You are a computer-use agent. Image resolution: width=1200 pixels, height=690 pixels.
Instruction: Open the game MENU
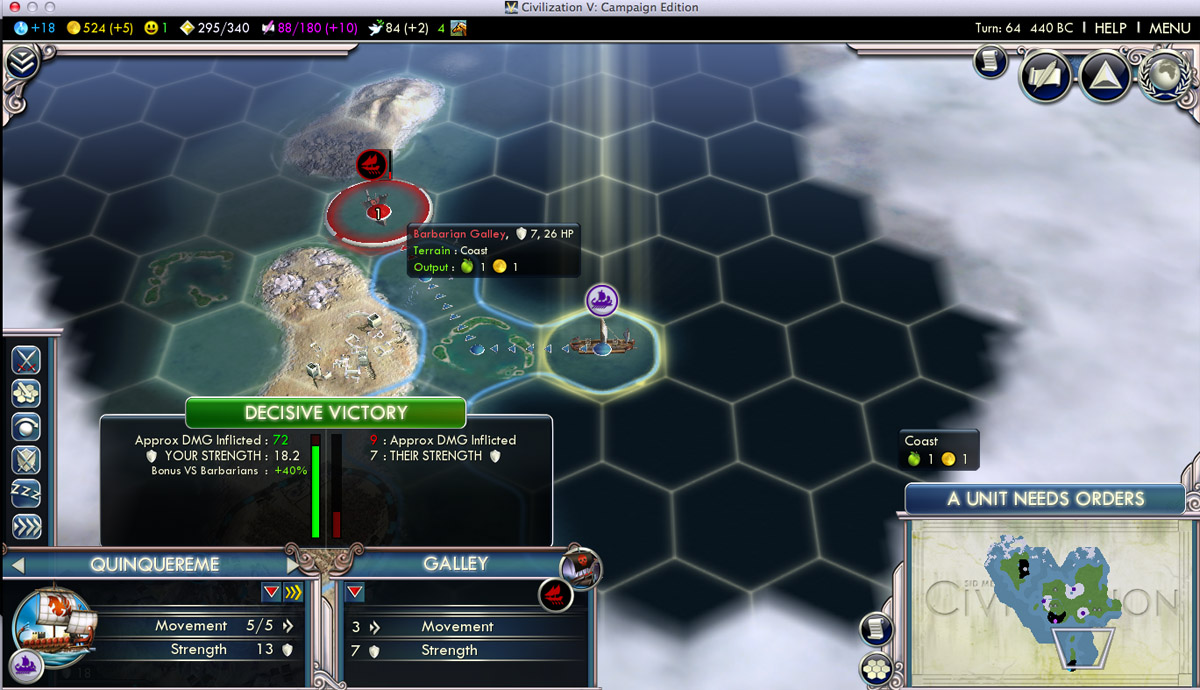(1169, 28)
